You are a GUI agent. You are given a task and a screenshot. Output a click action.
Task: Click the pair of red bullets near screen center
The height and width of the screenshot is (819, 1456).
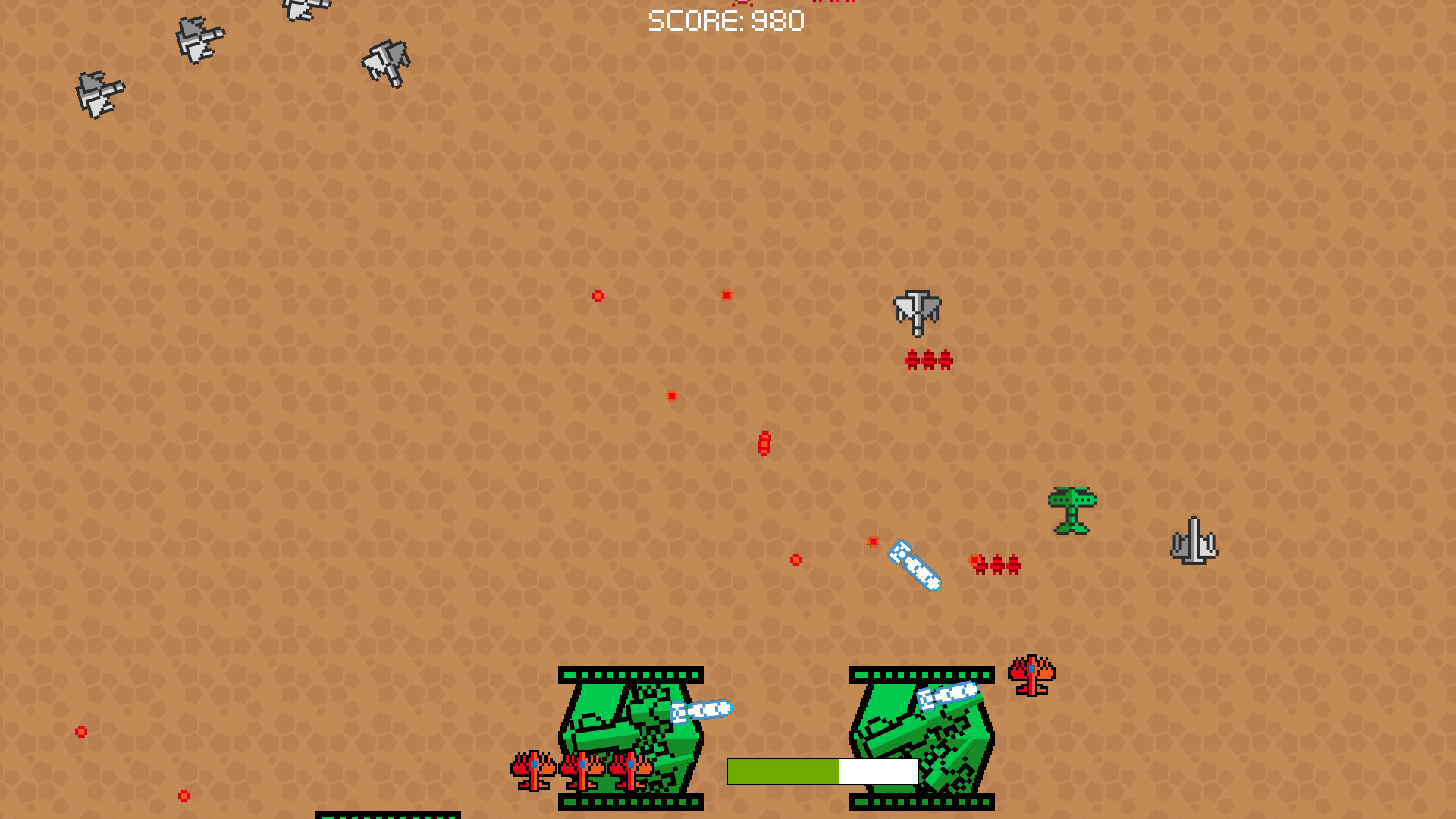tap(763, 444)
